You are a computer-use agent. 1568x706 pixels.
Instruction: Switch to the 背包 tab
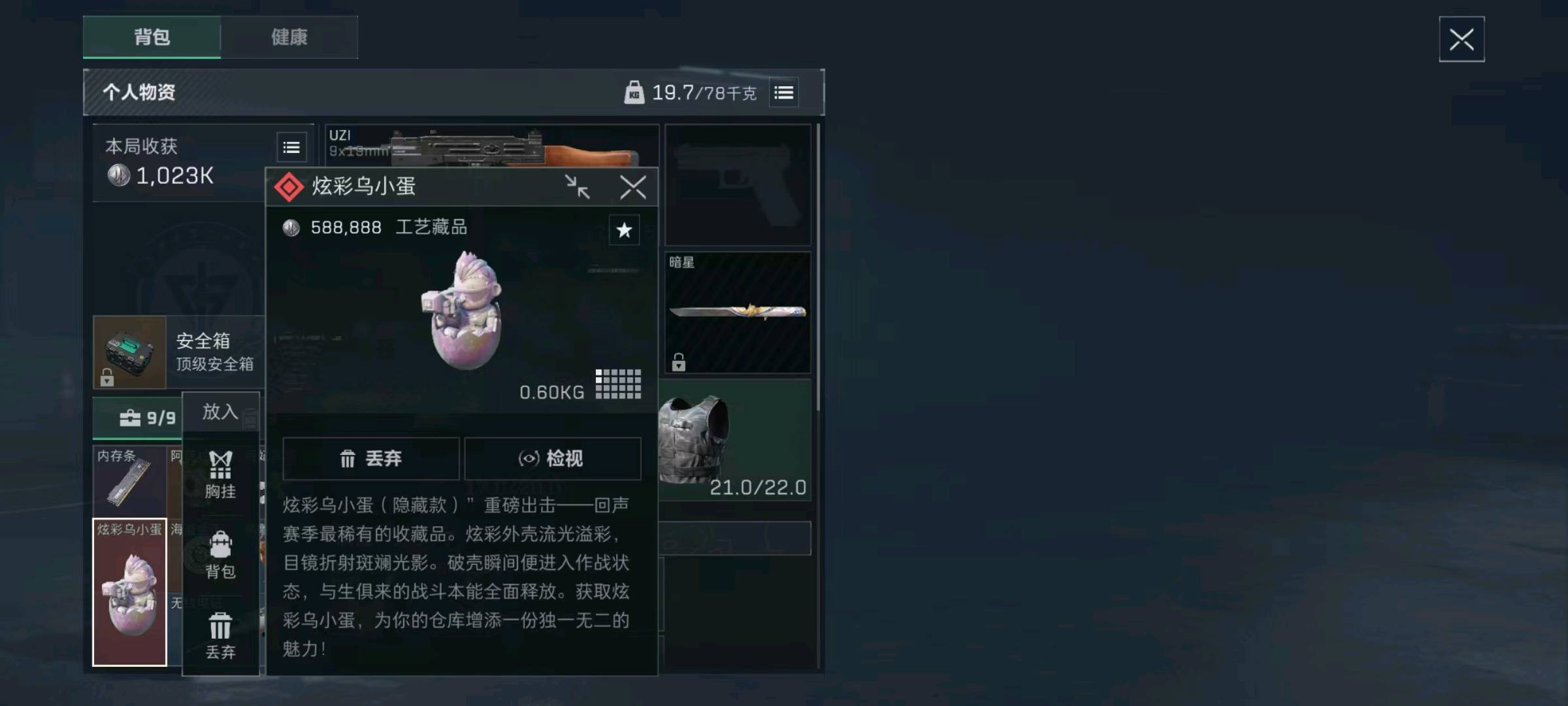[152, 38]
